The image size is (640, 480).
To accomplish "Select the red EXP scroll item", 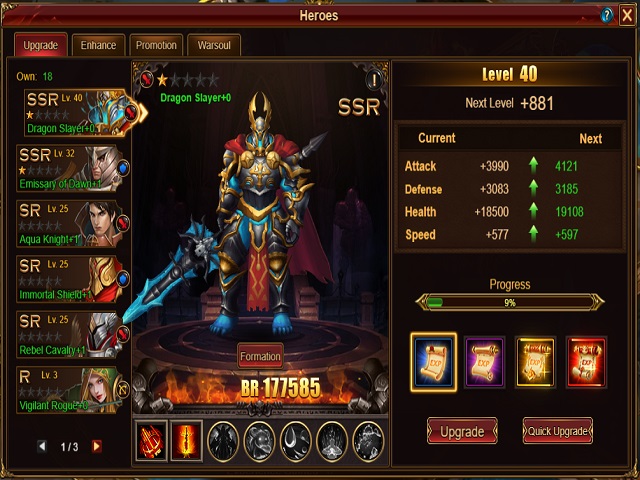I will tap(587, 360).
